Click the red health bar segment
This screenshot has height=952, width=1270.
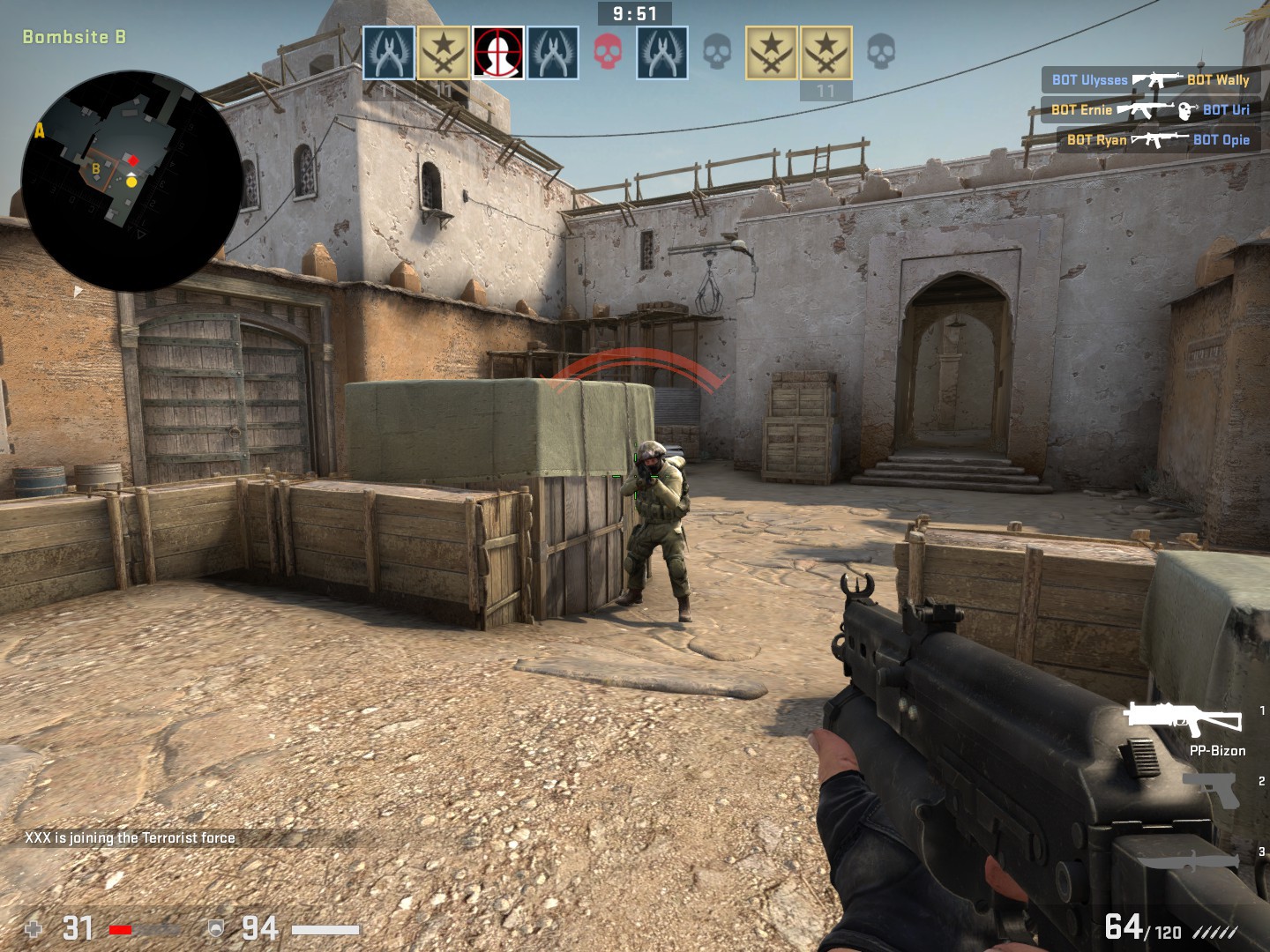121,928
